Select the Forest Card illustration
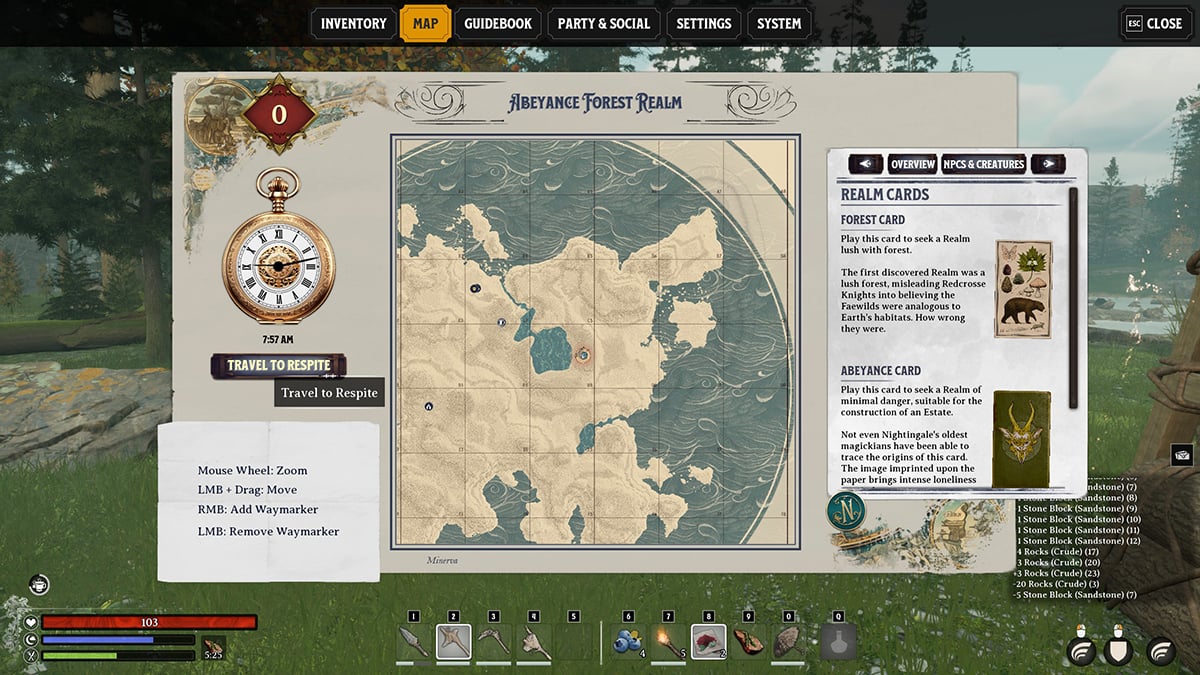 [x=1022, y=288]
